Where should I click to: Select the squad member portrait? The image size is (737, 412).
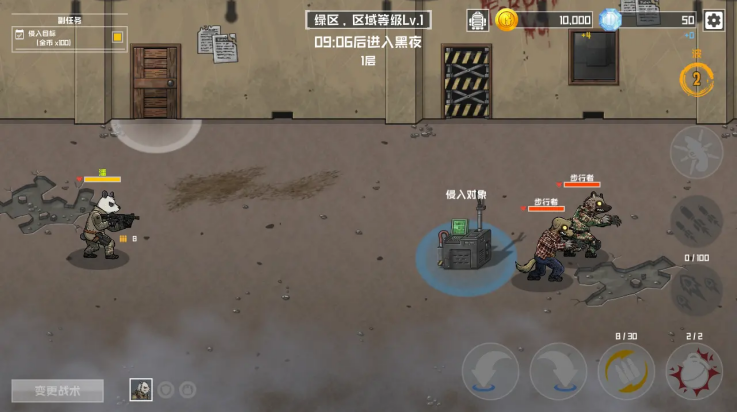point(141,390)
